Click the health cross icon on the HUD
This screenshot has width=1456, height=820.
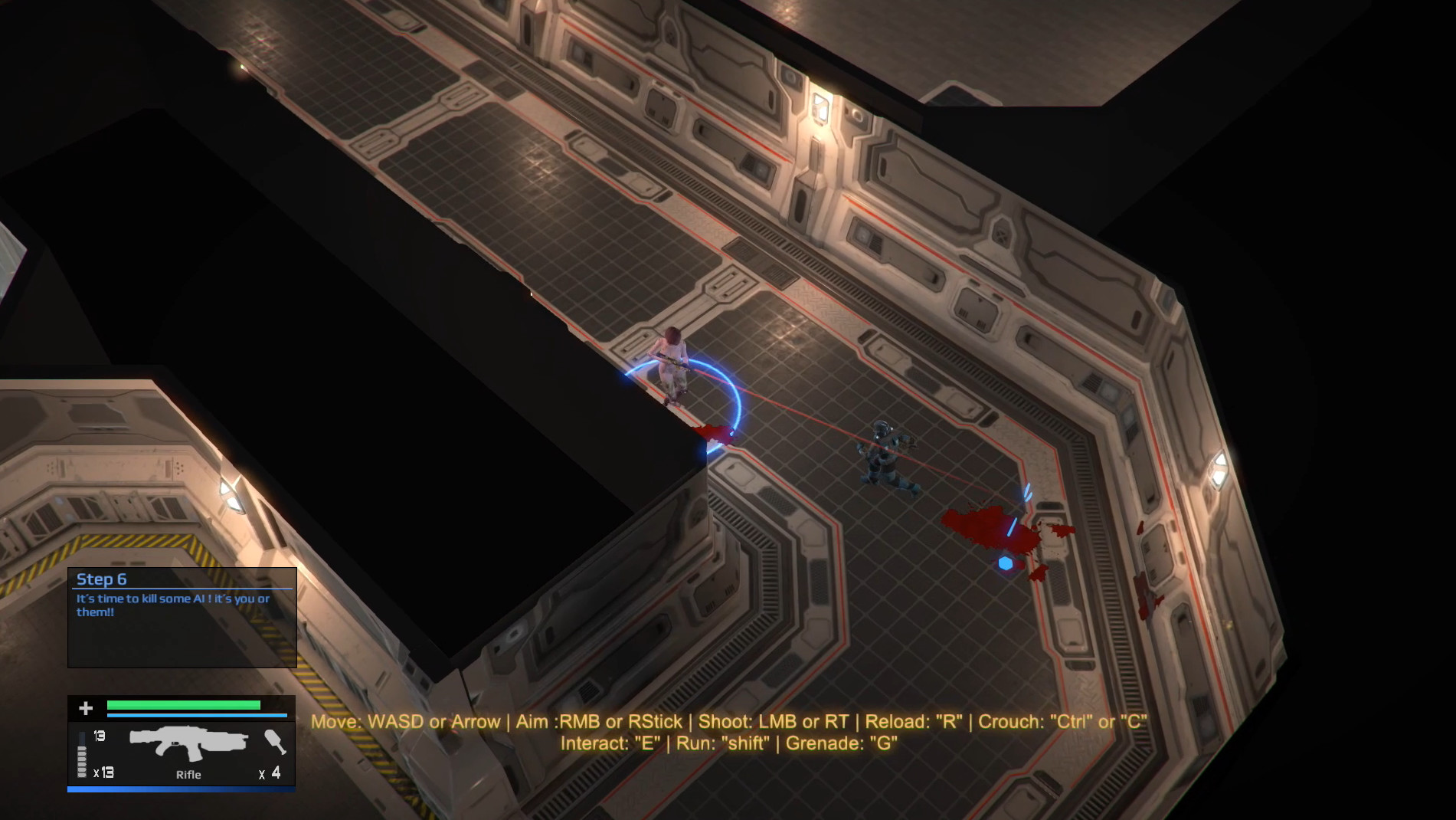pos(85,708)
